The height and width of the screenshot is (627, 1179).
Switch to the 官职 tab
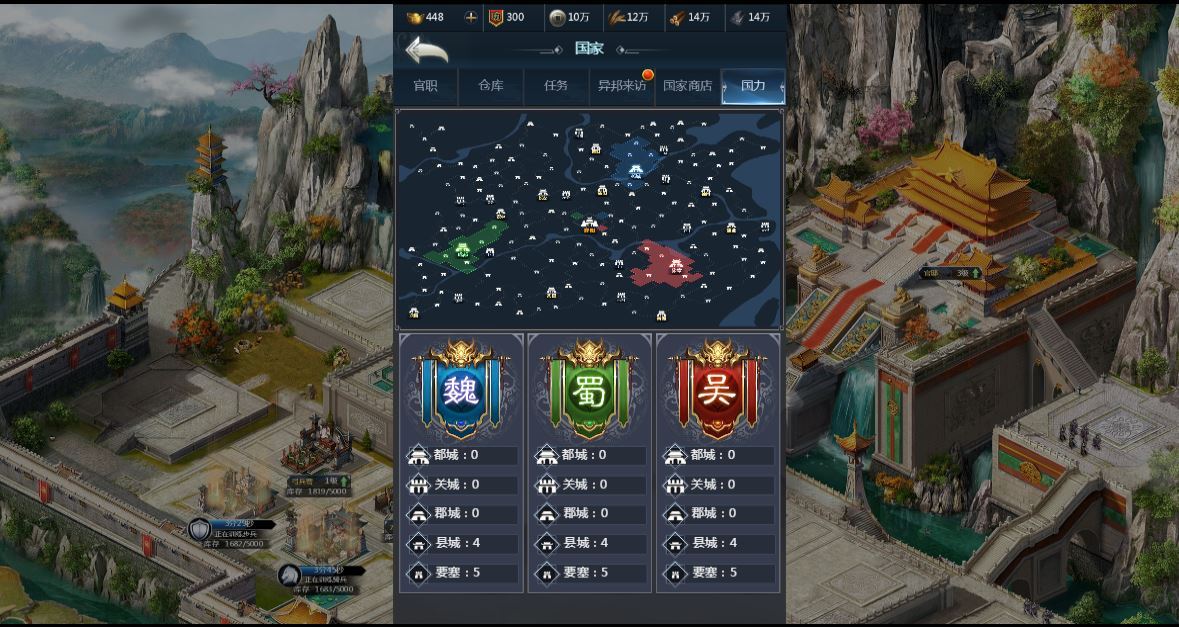coord(425,86)
